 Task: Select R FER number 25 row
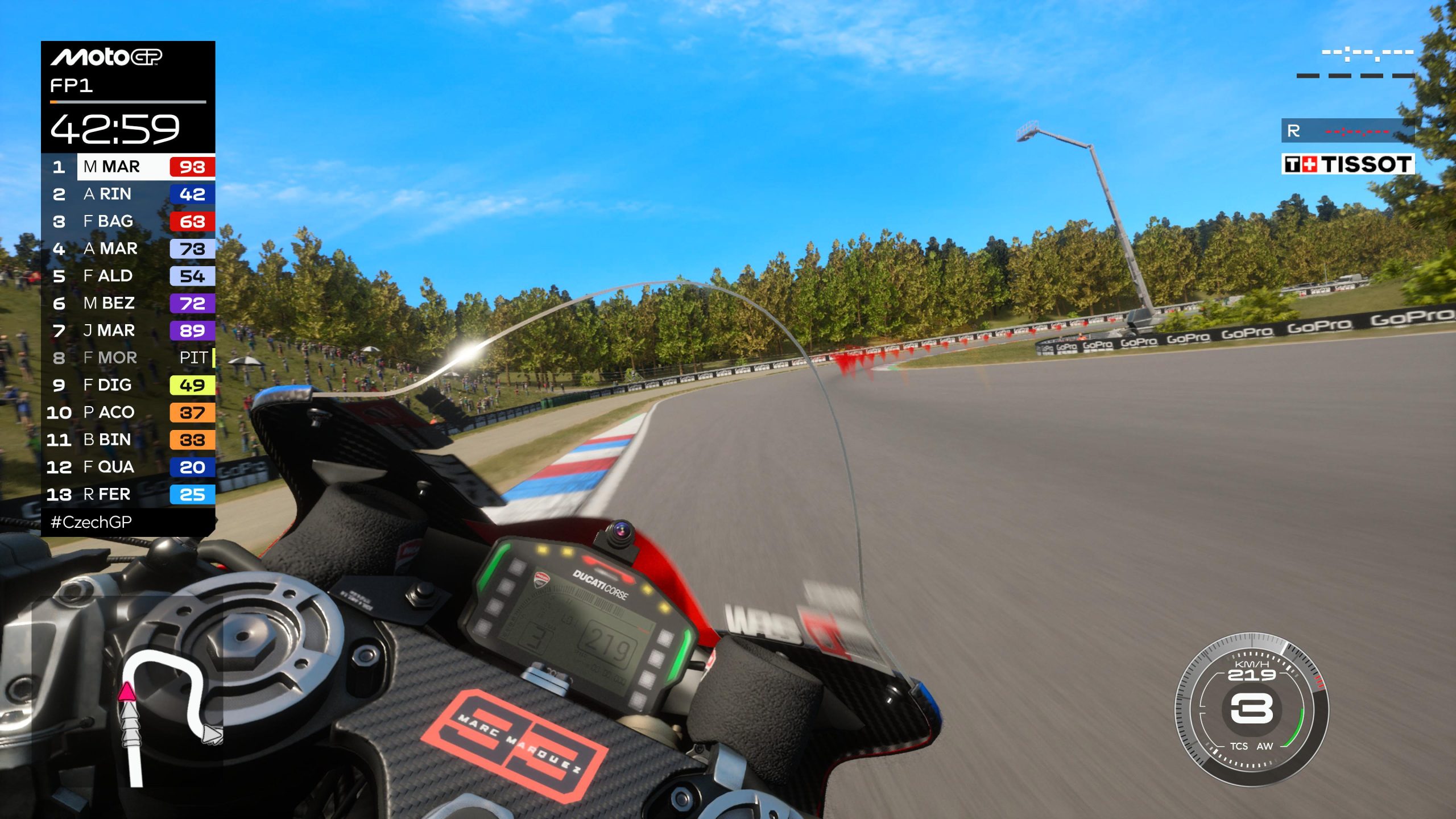point(129,494)
